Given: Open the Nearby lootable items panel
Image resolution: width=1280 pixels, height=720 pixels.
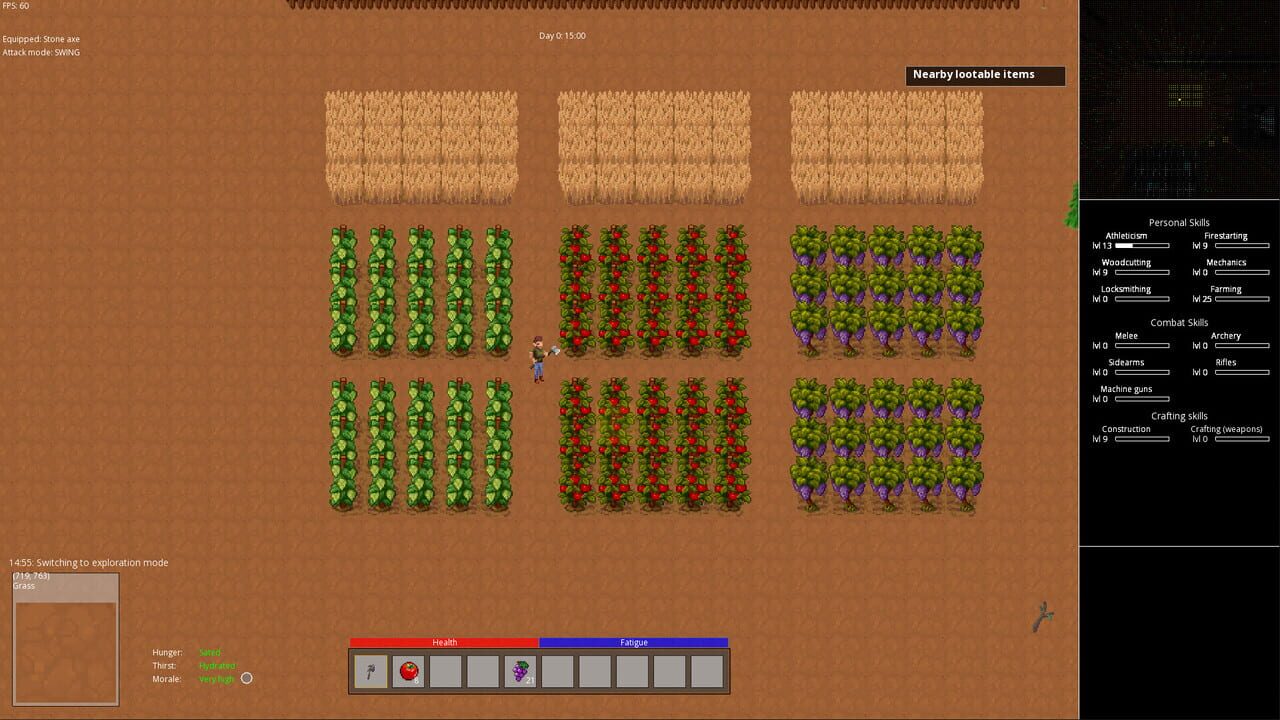Looking at the screenshot, I should point(985,75).
